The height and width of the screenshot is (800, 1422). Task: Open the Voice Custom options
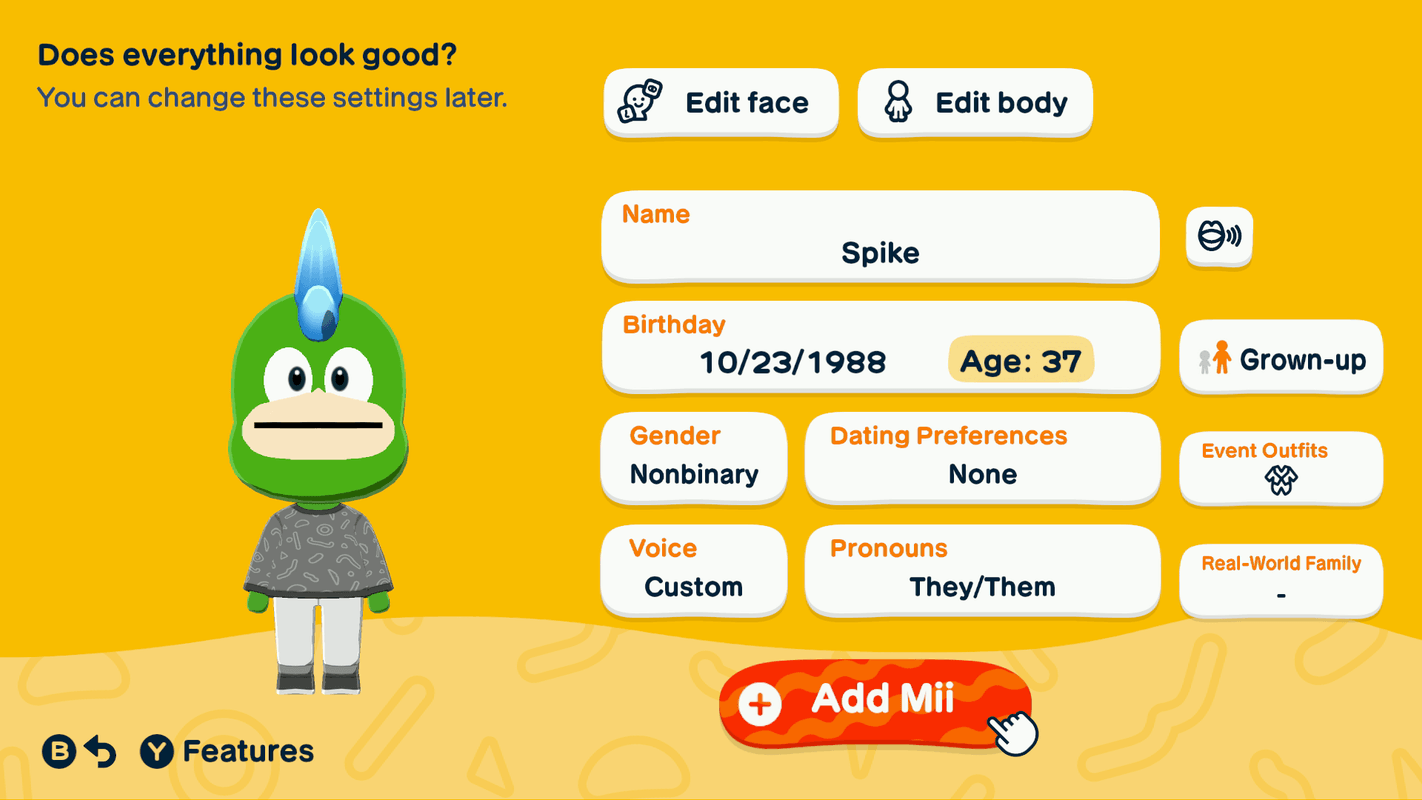click(x=693, y=570)
